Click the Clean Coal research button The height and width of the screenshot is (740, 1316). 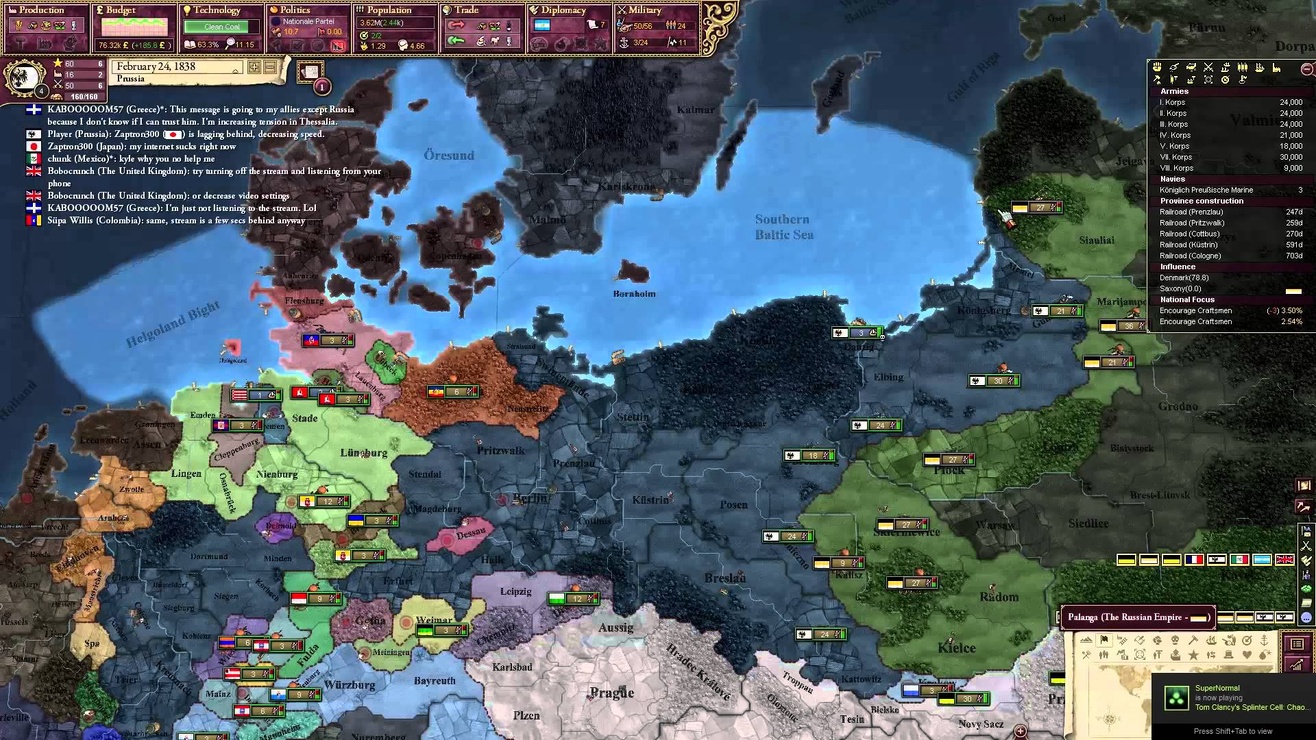(217, 27)
